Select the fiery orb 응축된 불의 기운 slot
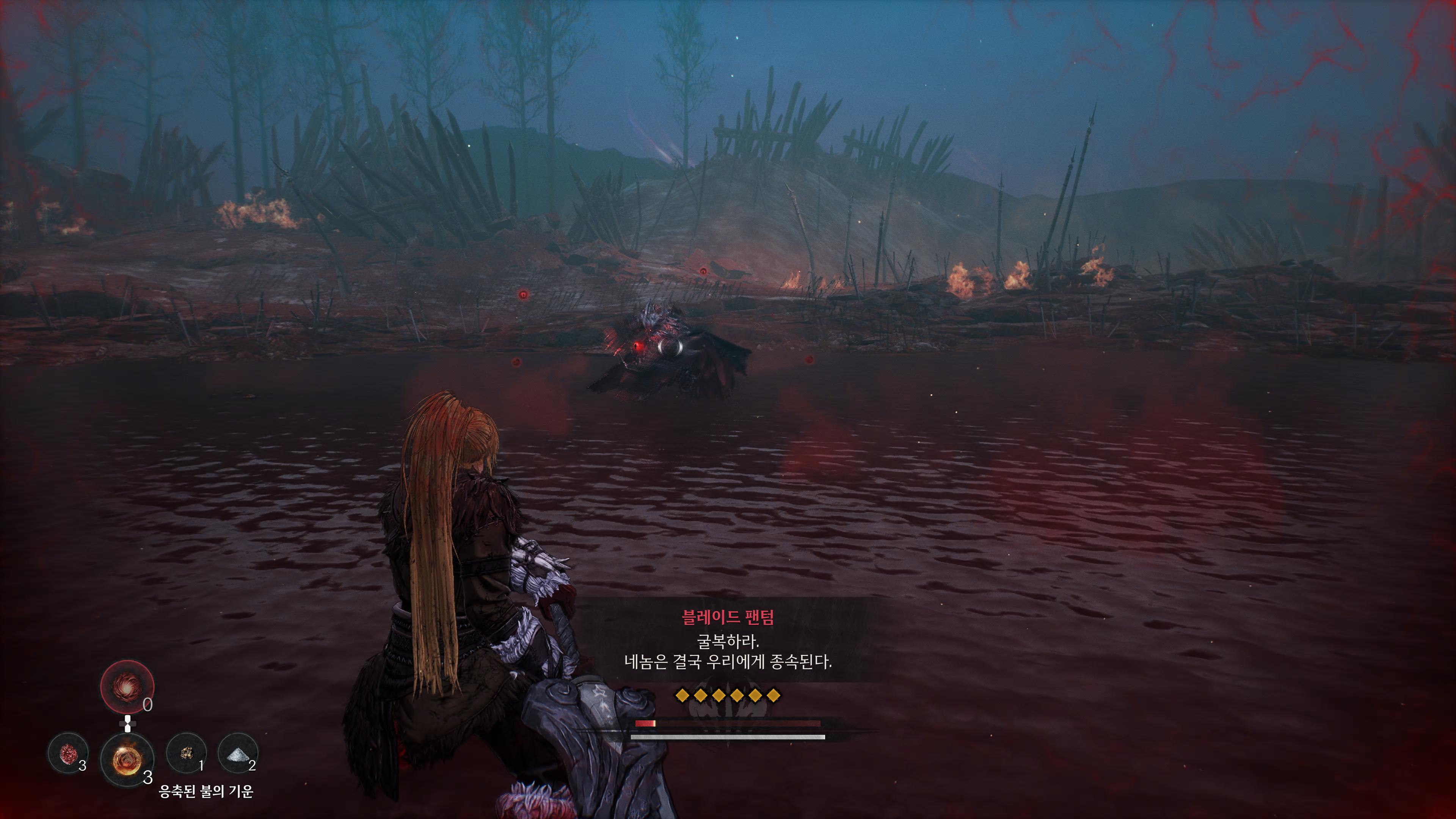 coord(127,759)
